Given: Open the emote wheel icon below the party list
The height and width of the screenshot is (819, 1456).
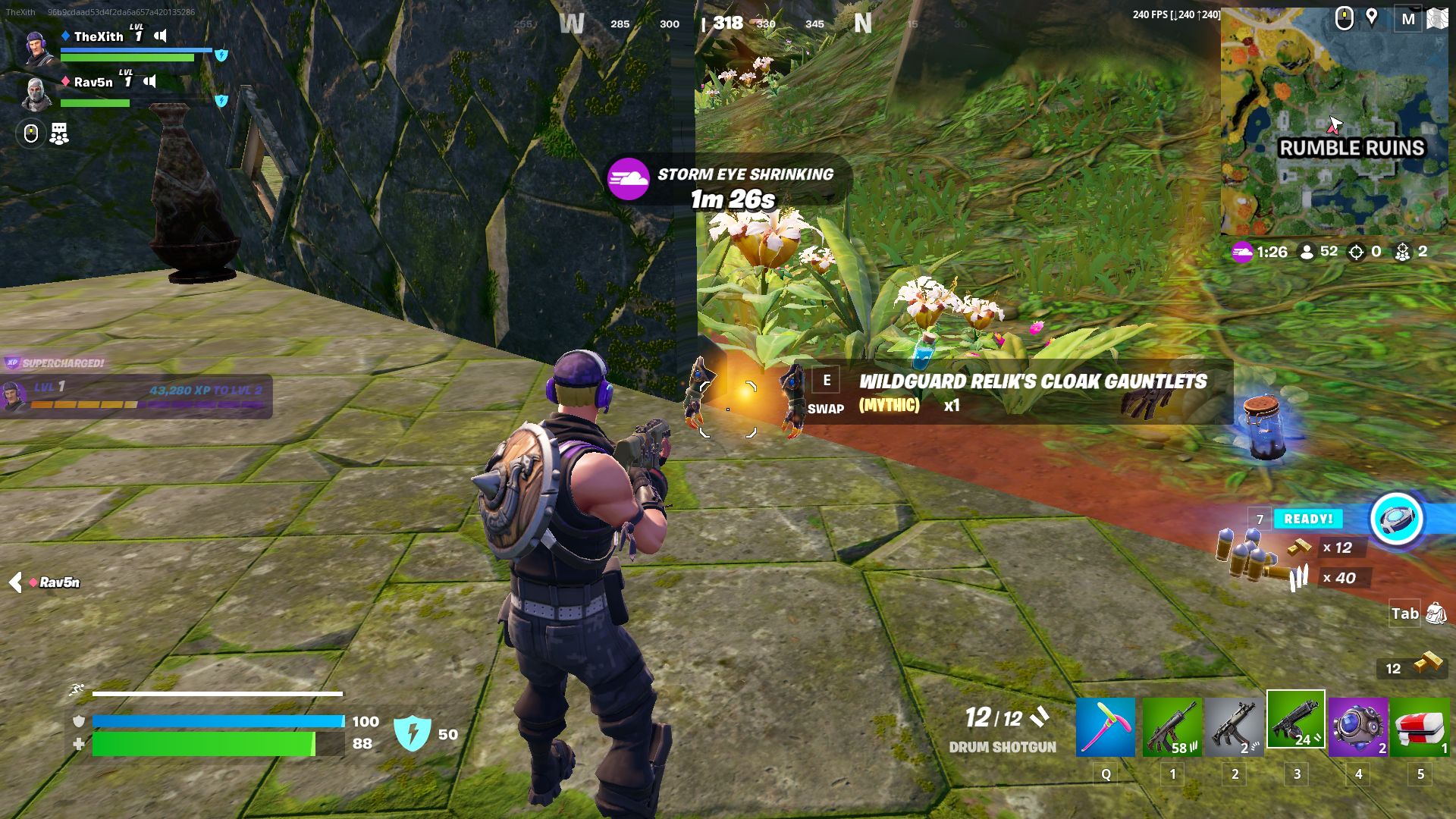Looking at the screenshot, I should (x=30, y=133).
